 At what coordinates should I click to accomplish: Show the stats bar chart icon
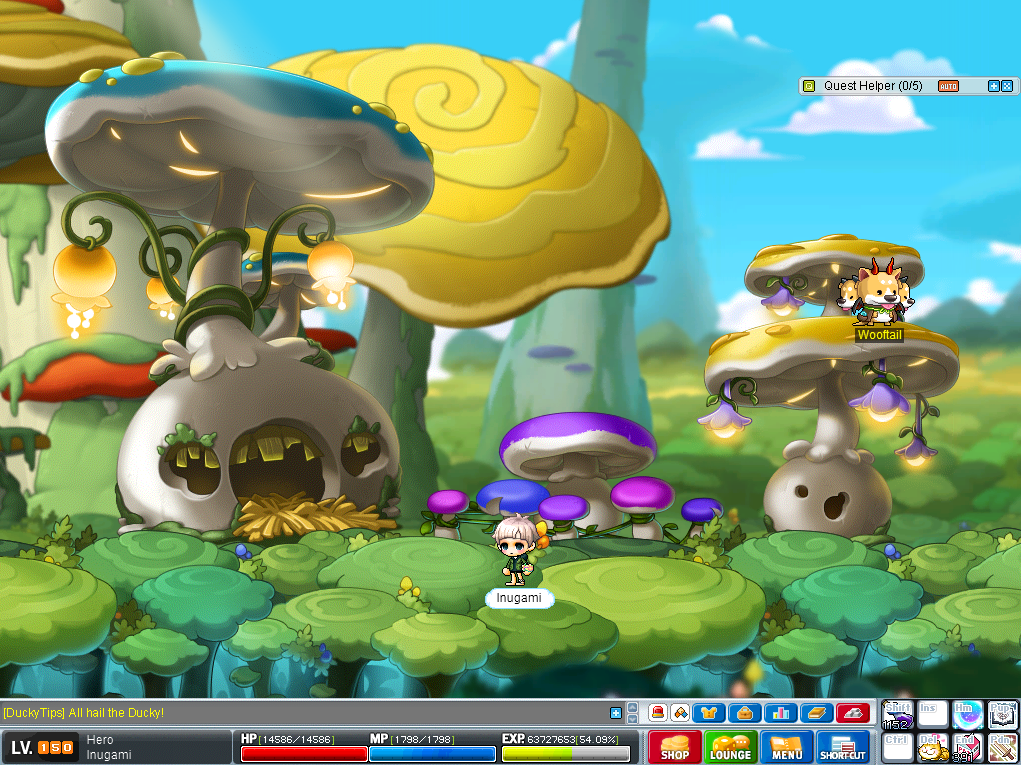point(780,713)
